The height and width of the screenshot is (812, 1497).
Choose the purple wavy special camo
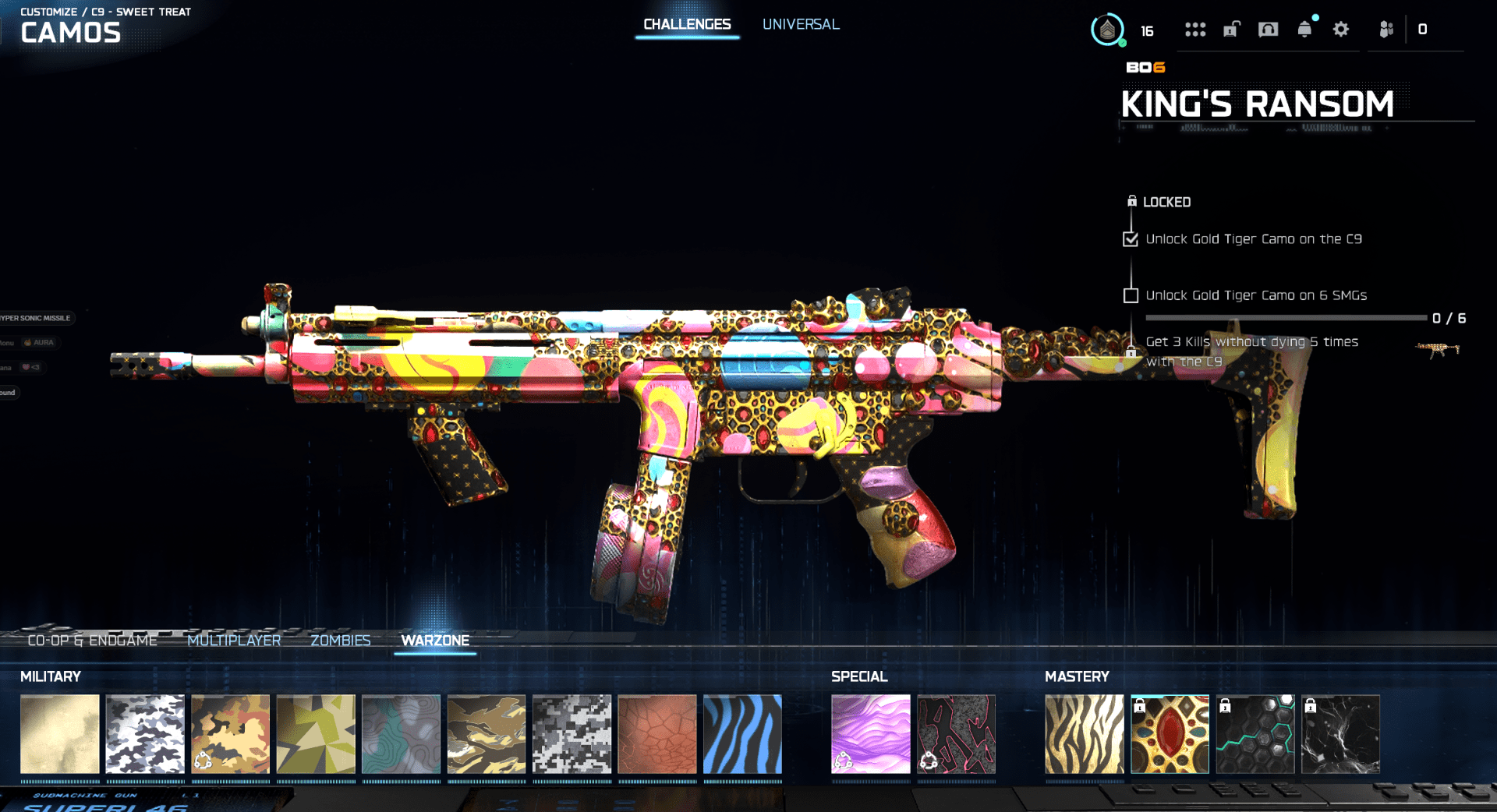pyautogui.click(x=870, y=734)
